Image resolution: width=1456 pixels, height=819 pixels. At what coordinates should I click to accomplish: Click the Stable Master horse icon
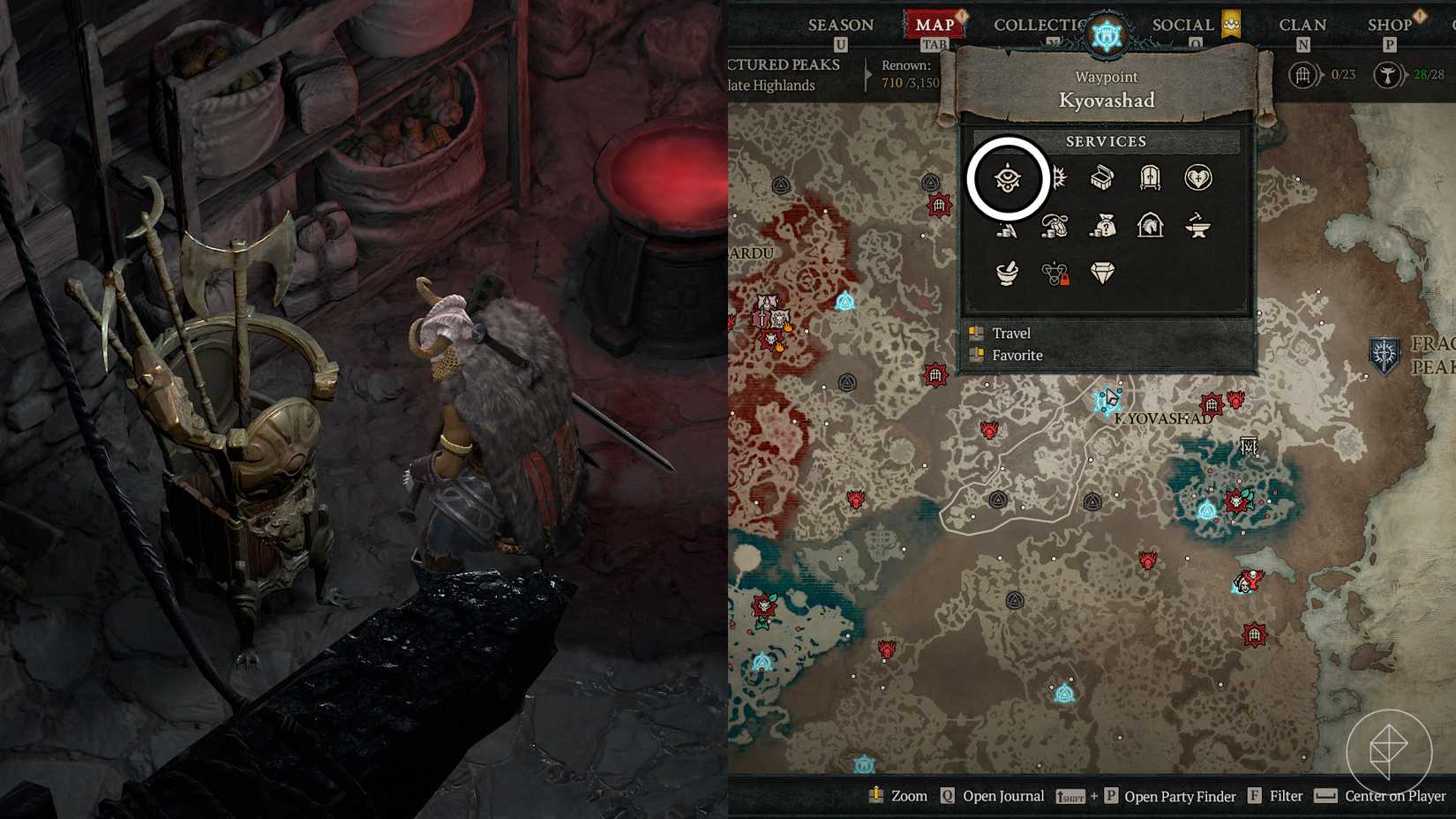[x=1149, y=228]
